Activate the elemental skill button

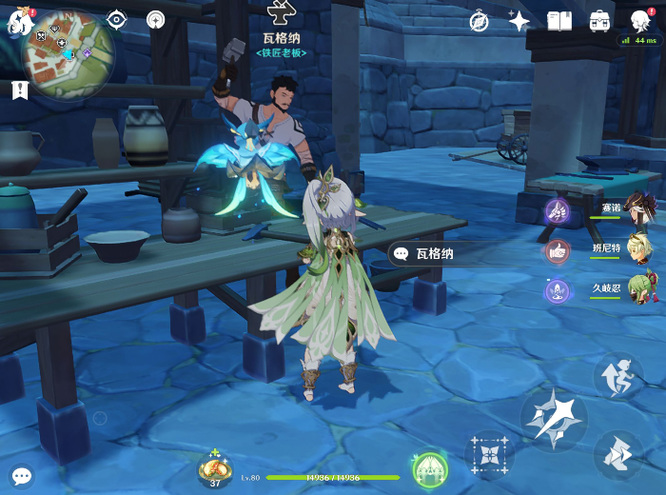(x=489, y=455)
